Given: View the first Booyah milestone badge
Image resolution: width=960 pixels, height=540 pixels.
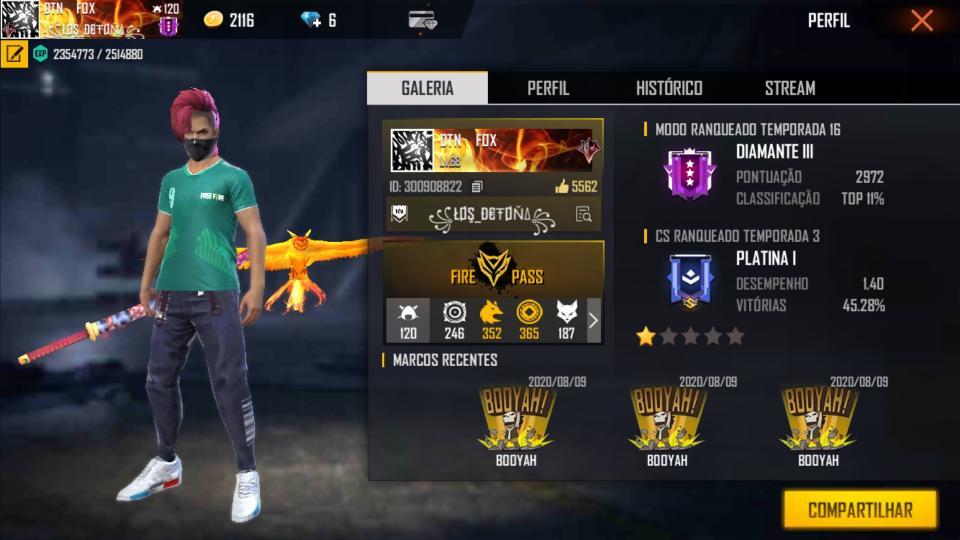Looking at the screenshot, I should coord(517,418).
